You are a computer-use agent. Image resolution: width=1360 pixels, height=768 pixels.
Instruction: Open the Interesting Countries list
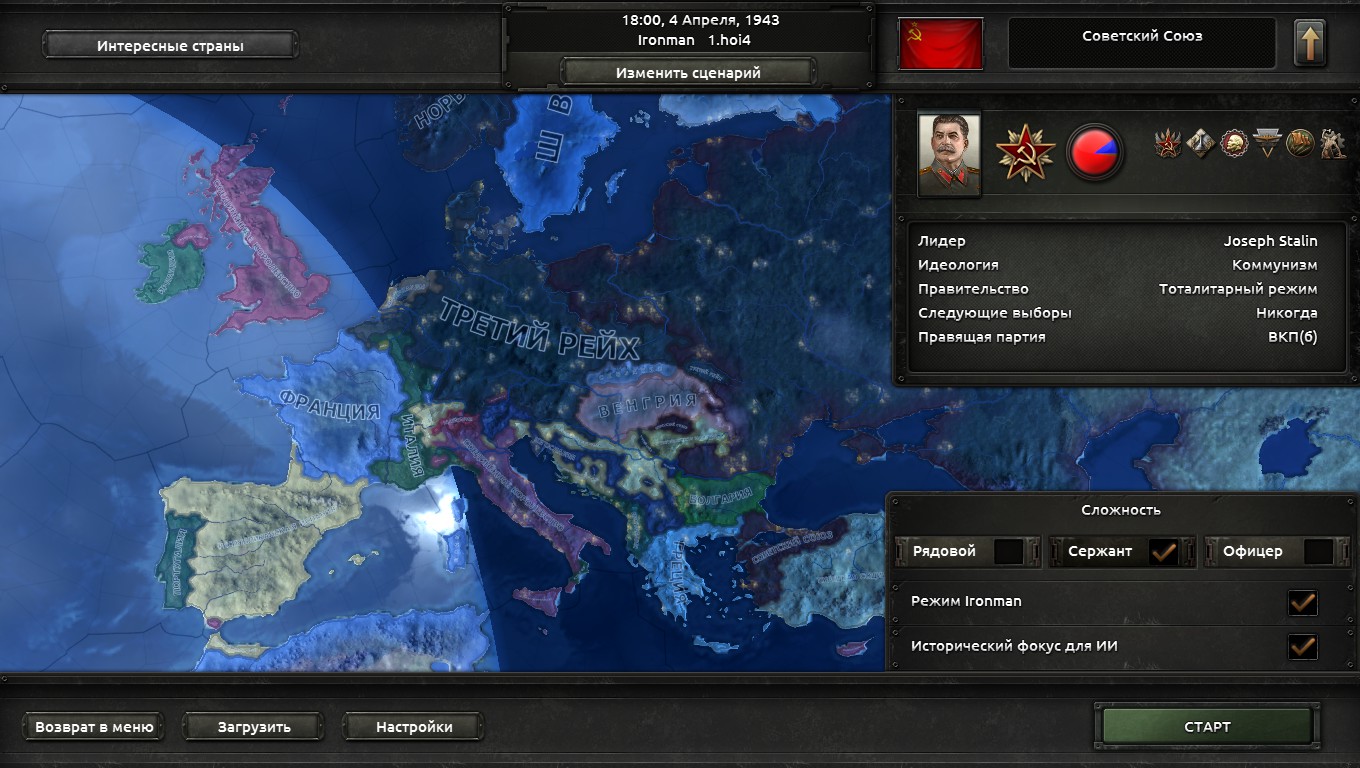click(170, 45)
